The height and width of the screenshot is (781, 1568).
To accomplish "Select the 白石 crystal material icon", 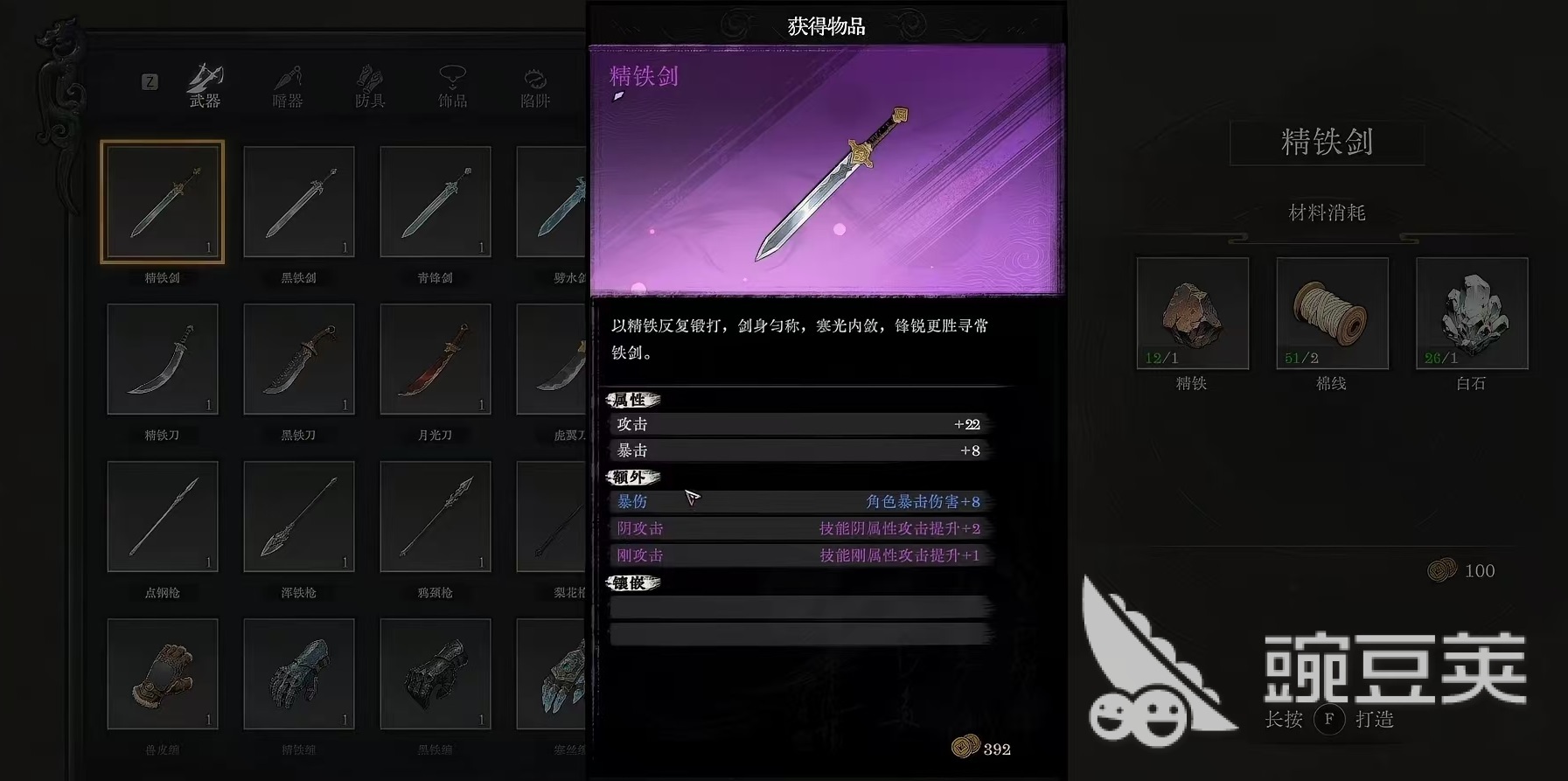I will click(1471, 313).
